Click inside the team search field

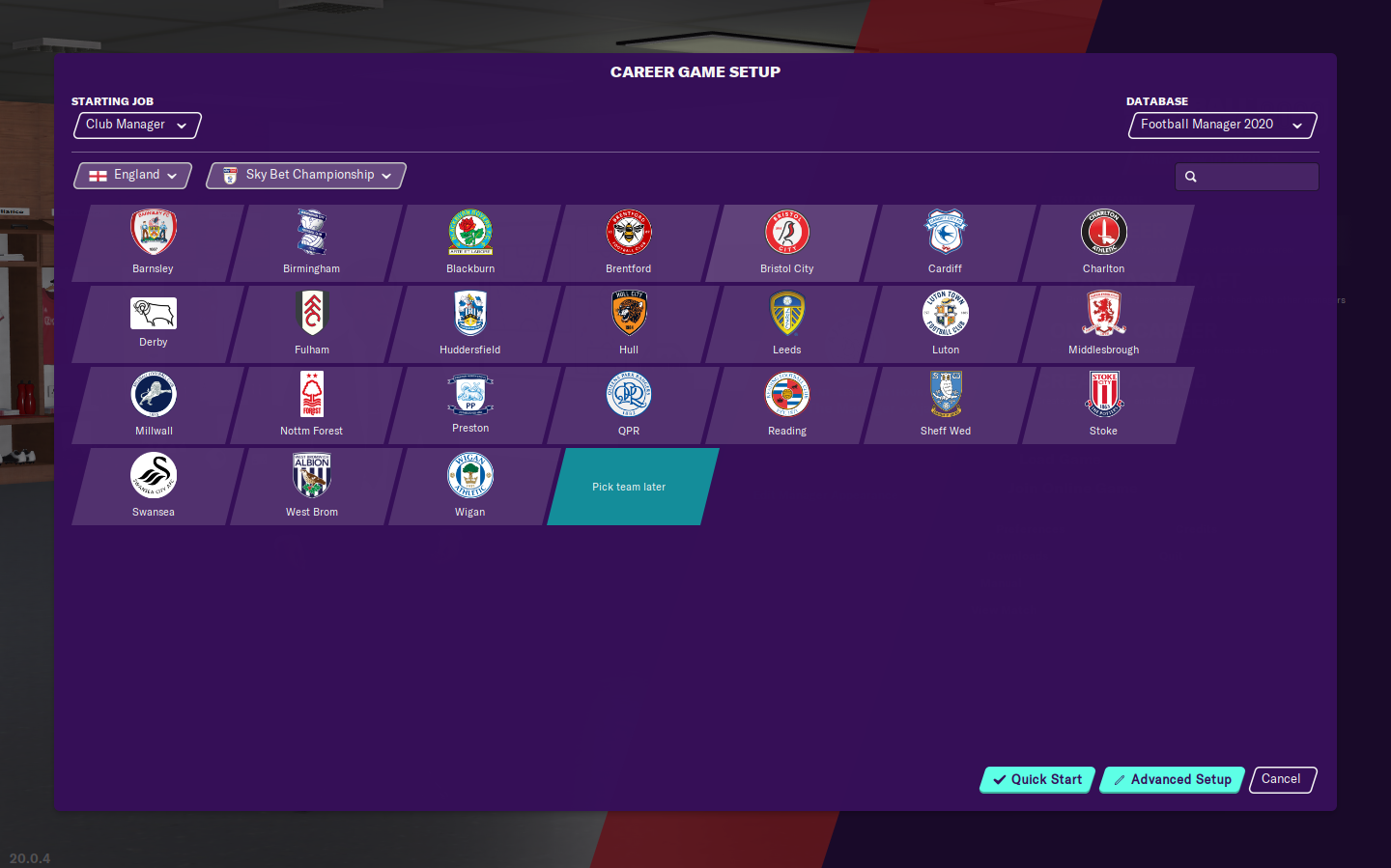[x=1251, y=176]
